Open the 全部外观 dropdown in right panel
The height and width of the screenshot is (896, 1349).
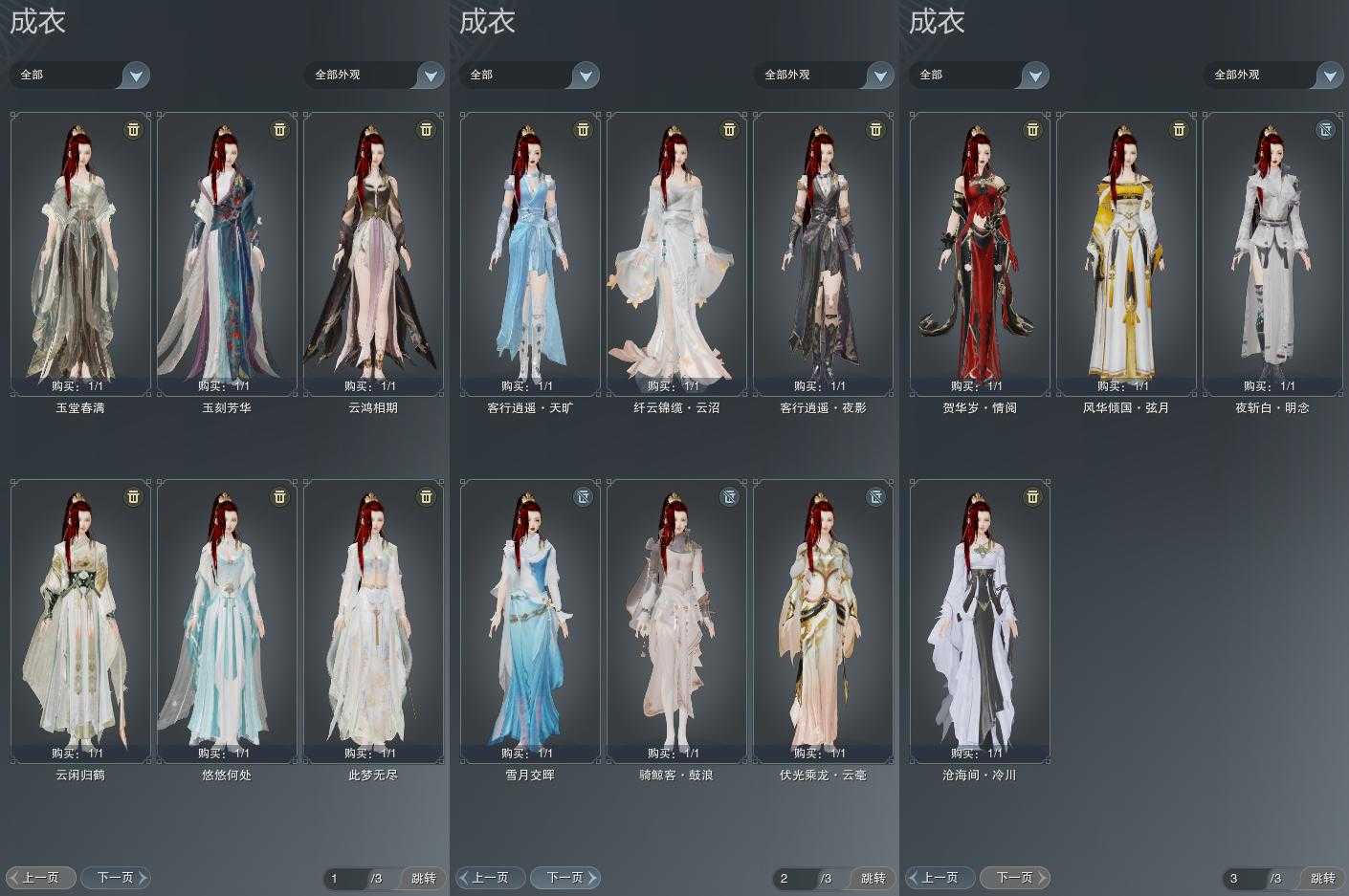[1273, 75]
